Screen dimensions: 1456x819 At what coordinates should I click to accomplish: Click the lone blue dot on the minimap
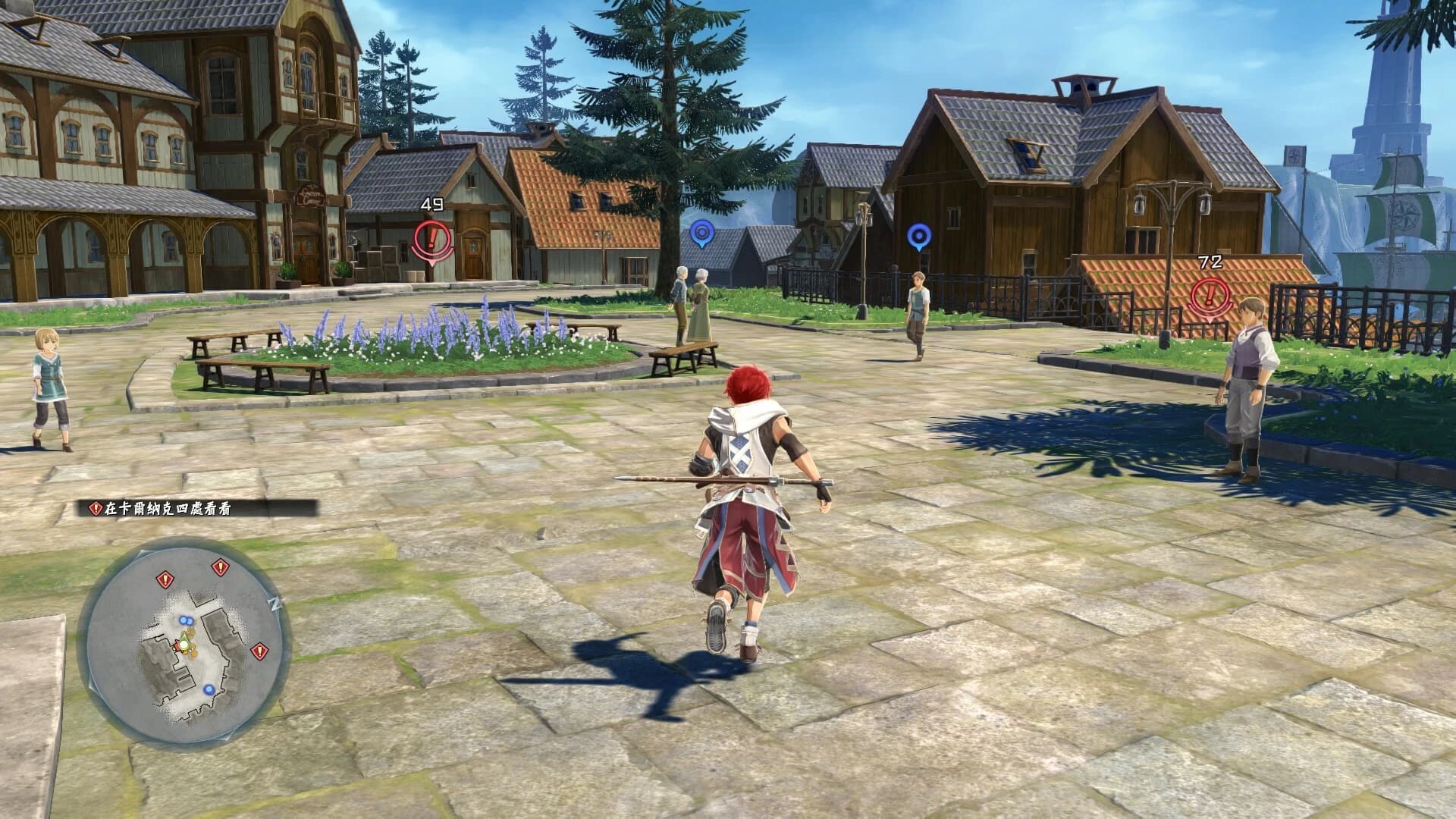click(209, 689)
